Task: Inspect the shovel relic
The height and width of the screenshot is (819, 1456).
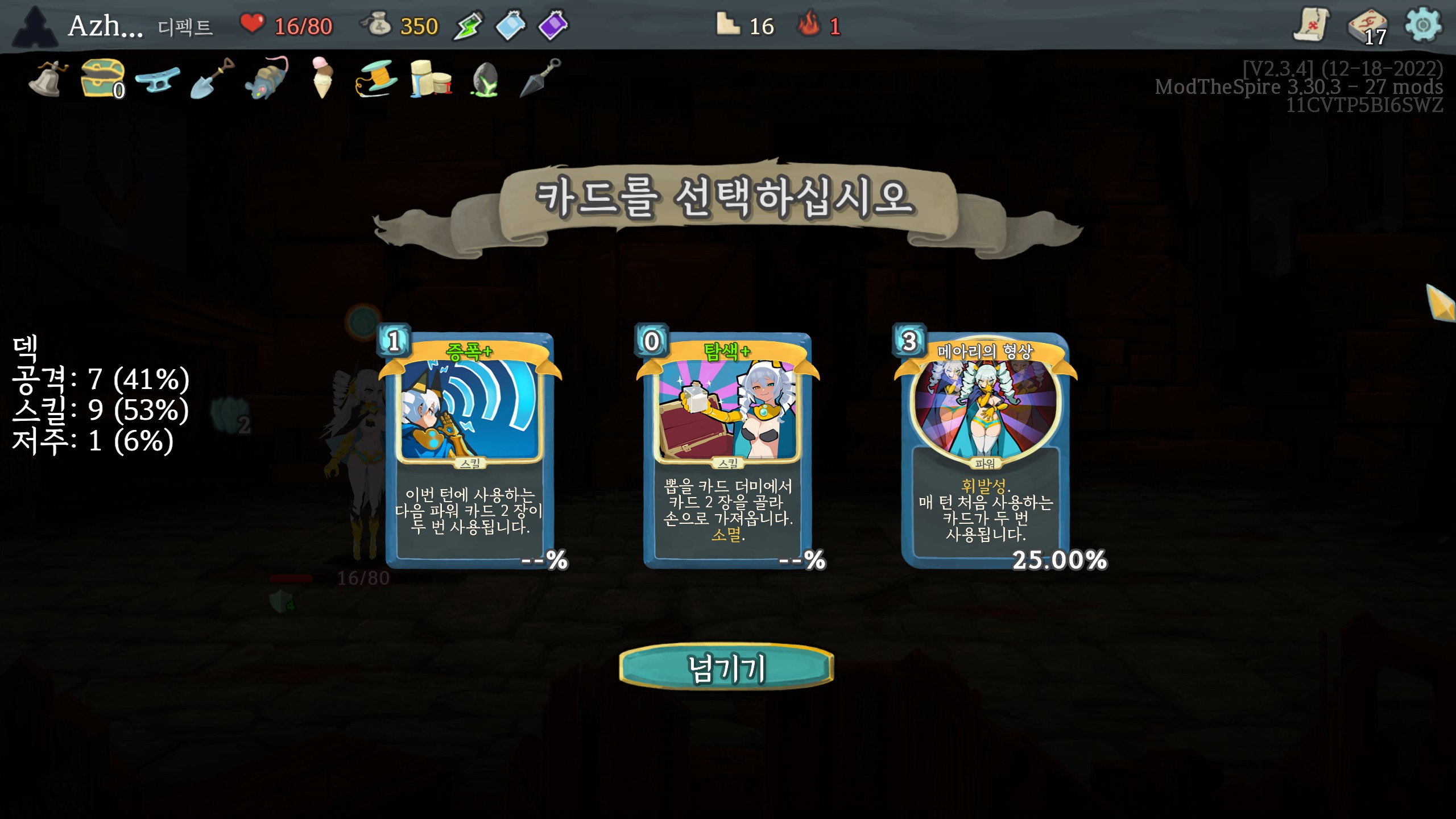Action: 212,78
